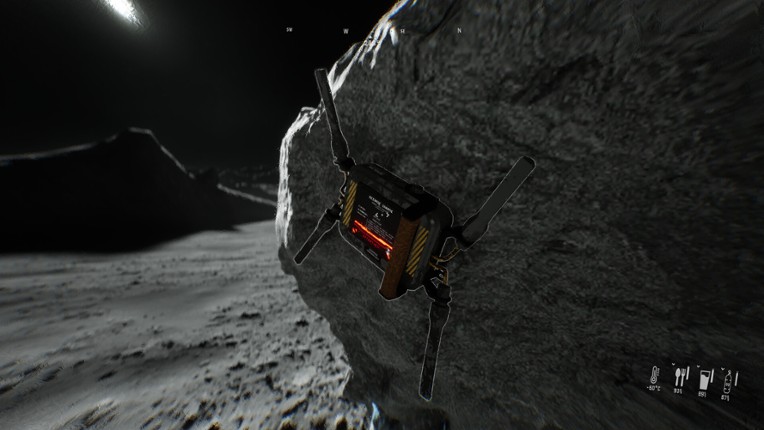Click the SW marker on the compass
The width and height of the screenshot is (764, 430).
coord(289,30)
